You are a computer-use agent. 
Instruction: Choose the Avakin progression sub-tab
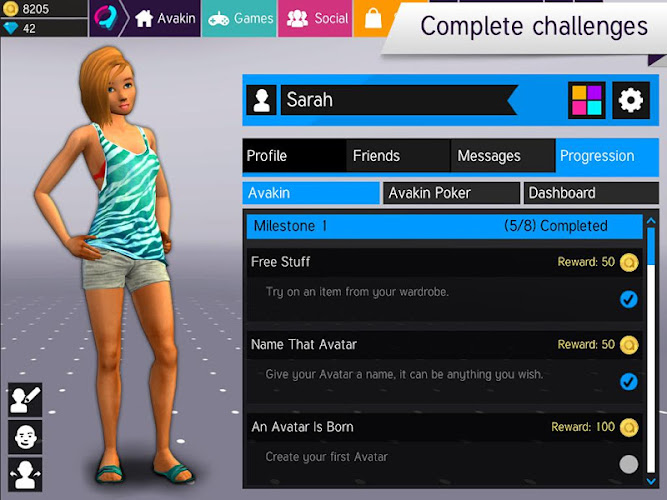(x=311, y=193)
